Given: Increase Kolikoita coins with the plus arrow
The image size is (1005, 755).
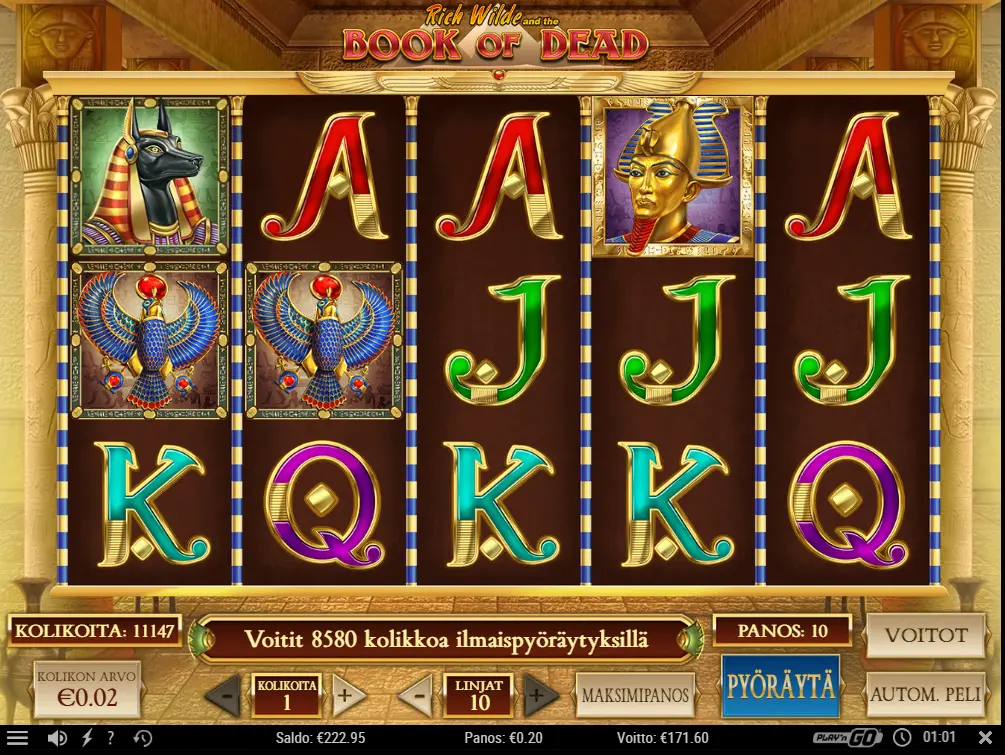Looking at the screenshot, I should pos(348,695).
